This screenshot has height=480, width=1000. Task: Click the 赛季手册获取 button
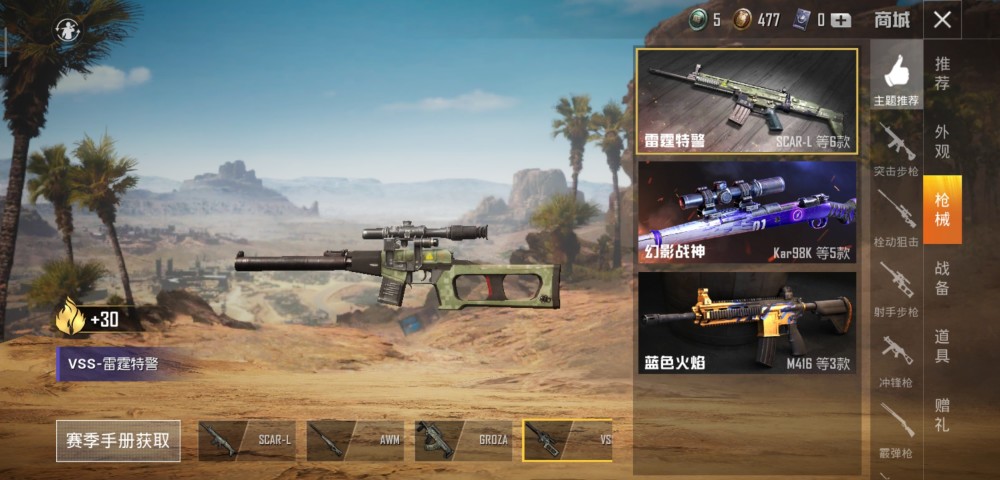click(x=118, y=440)
